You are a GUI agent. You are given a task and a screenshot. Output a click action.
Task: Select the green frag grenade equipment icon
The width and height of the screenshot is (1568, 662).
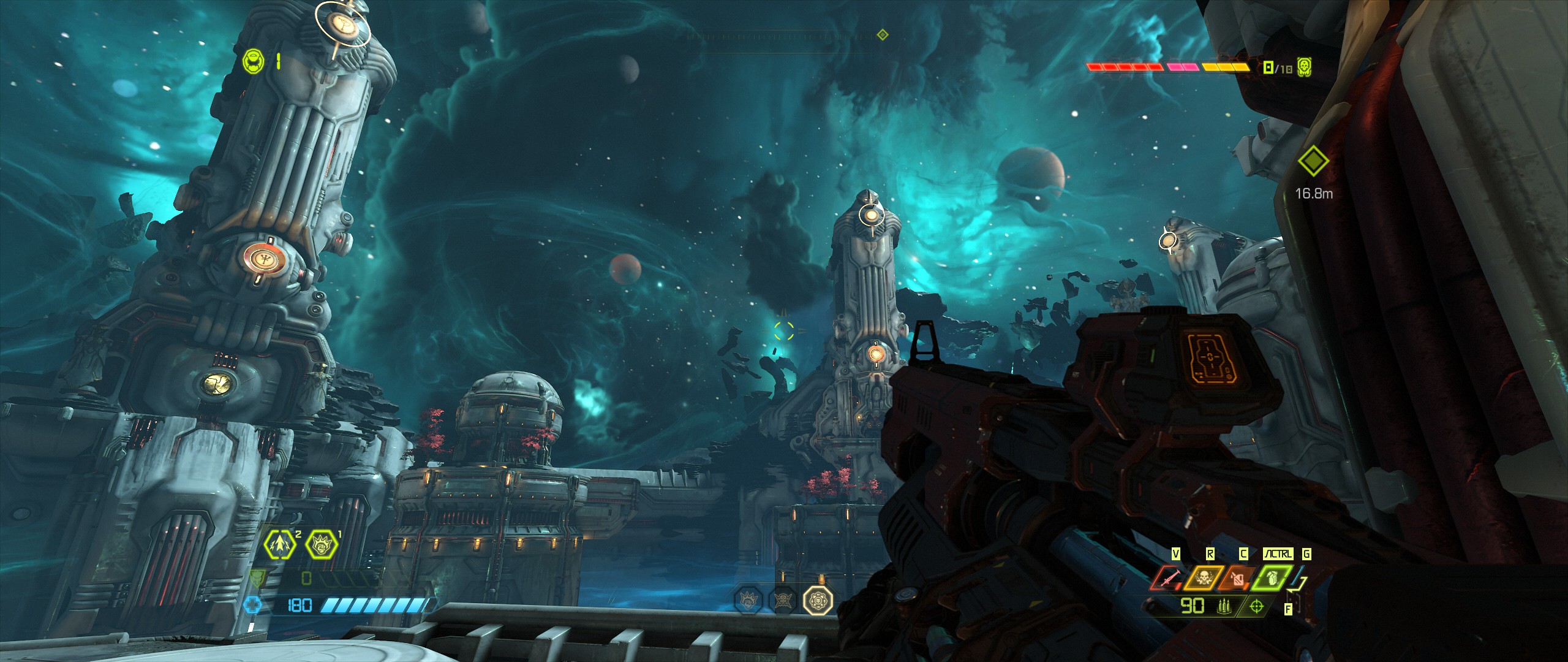click(1271, 579)
